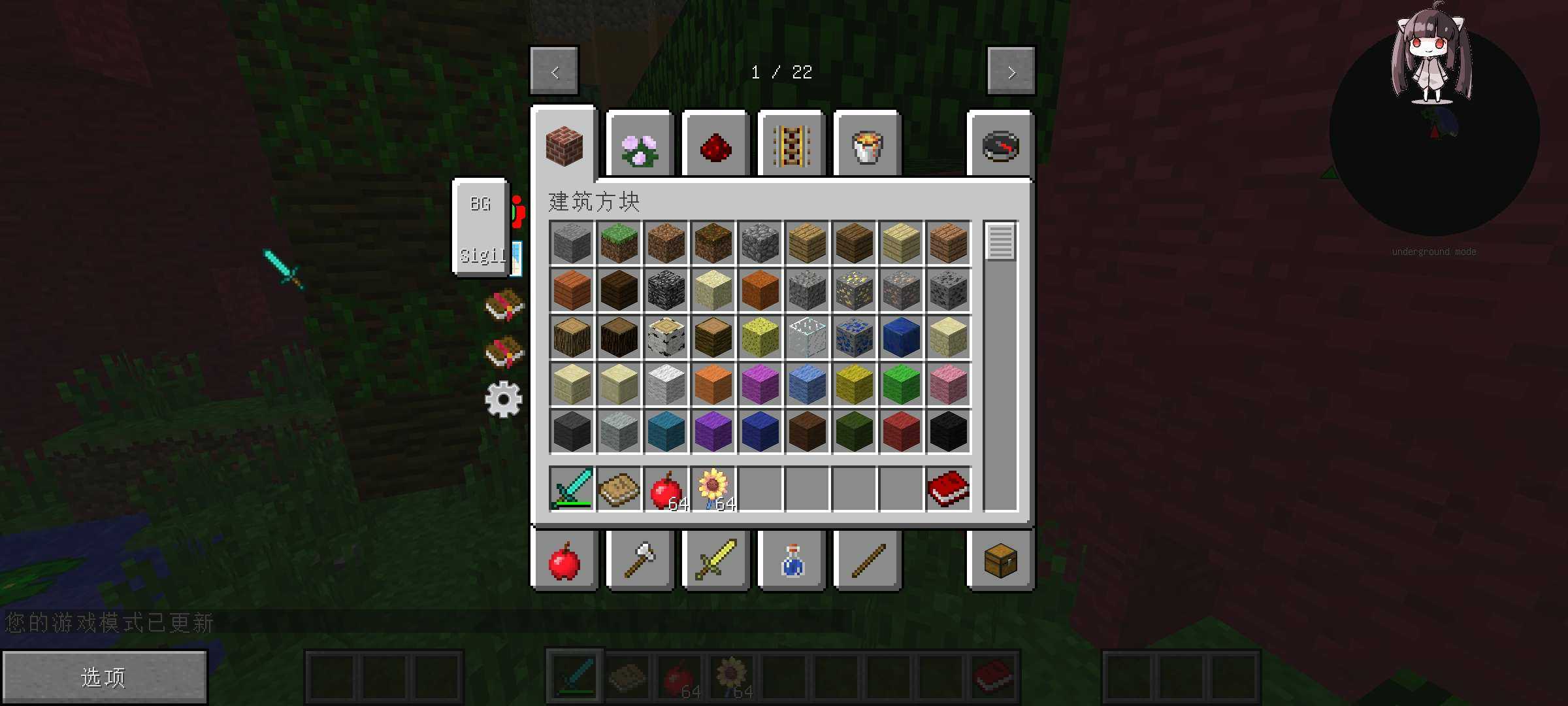This screenshot has width=1568, height=706.
Task: Open the redstone dust tab
Action: (x=715, y=146)
